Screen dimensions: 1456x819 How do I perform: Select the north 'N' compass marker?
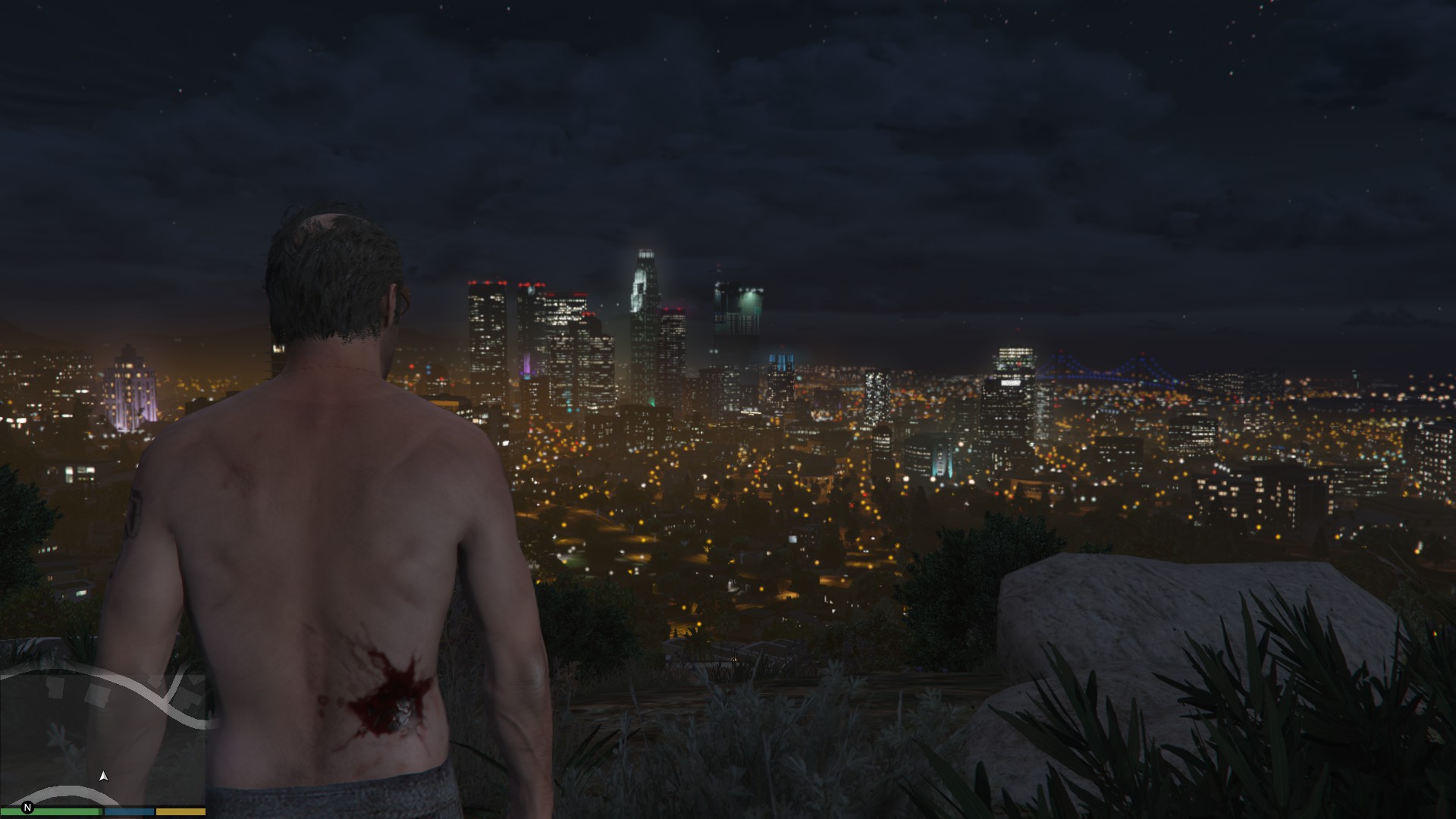(x=28, y=808)
